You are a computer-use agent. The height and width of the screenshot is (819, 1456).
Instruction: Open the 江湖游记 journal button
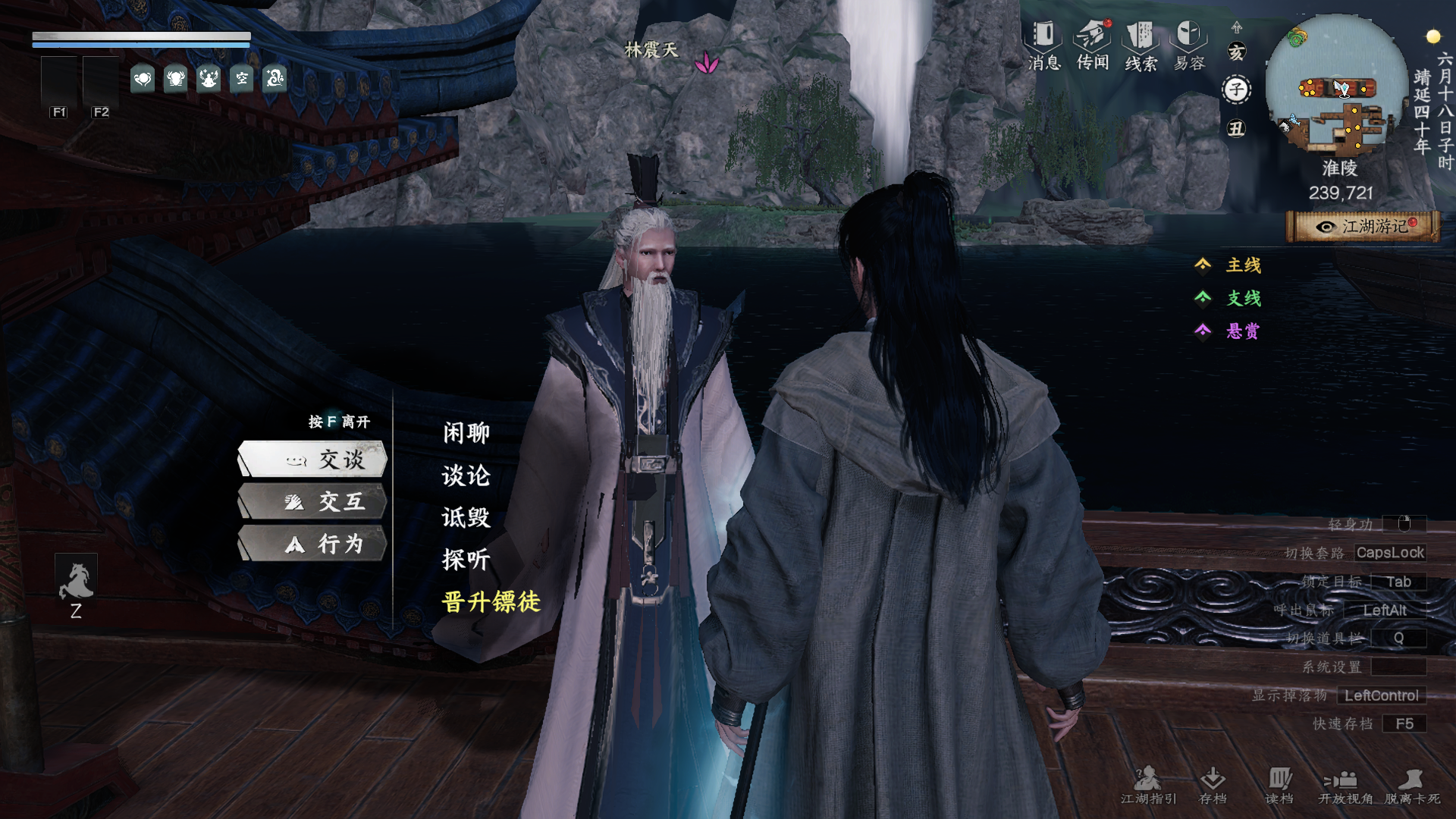(x=1363, y=227)
